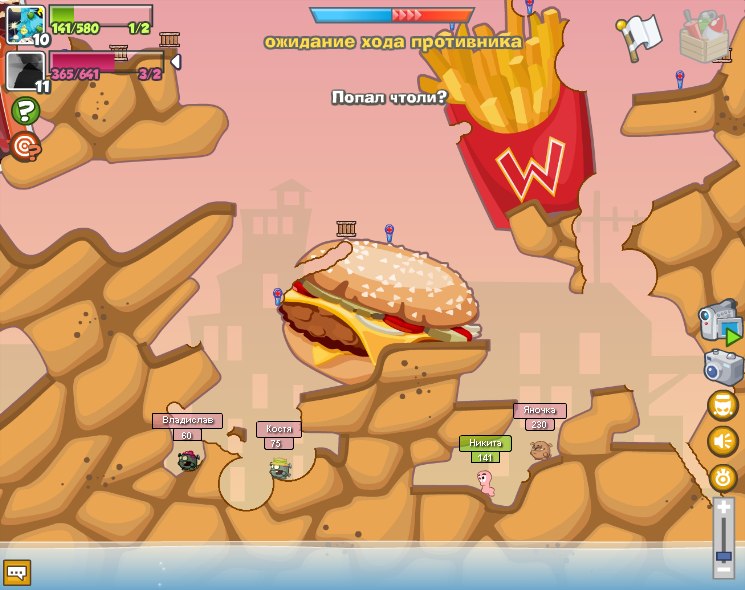Click the blue zoom slider handle
Screen dimensions: 745x590
pyautogui.click(x=723, y=555)
